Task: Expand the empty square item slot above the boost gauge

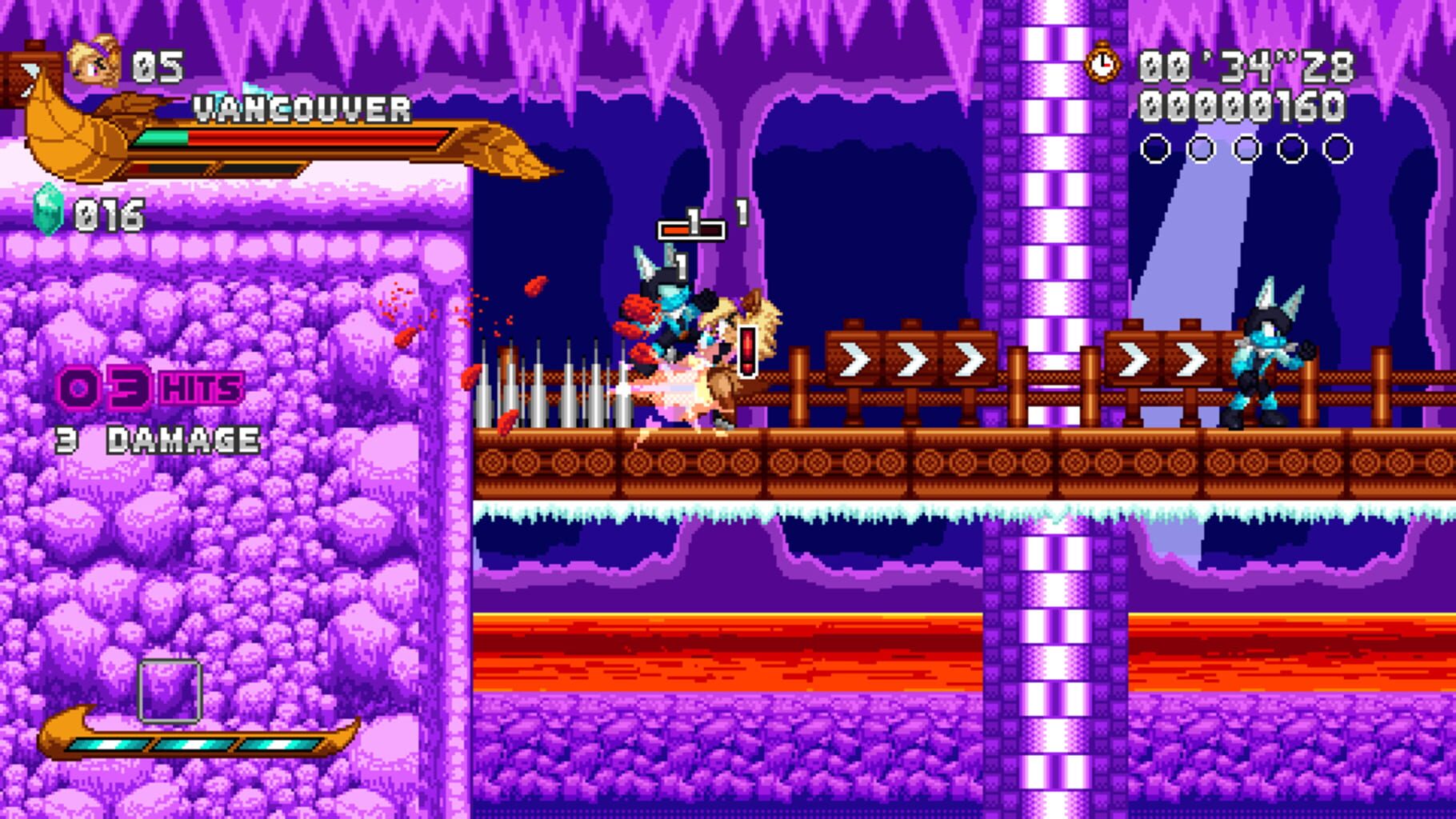Action: 170,689
